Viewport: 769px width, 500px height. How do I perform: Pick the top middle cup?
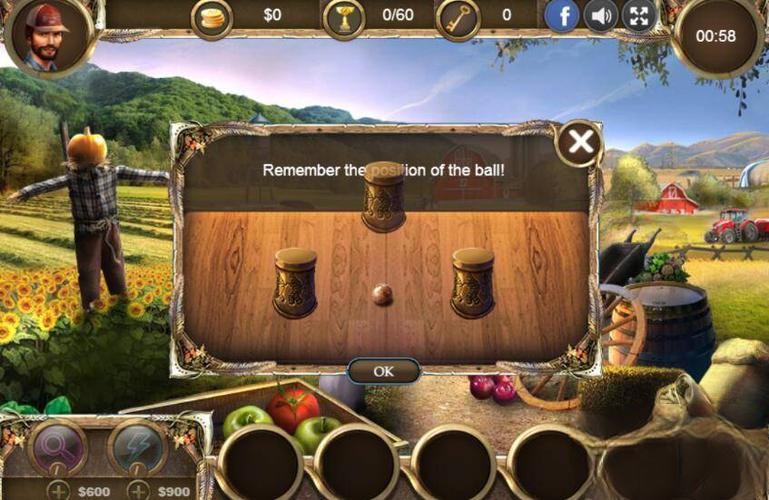(x=383, y=196)
